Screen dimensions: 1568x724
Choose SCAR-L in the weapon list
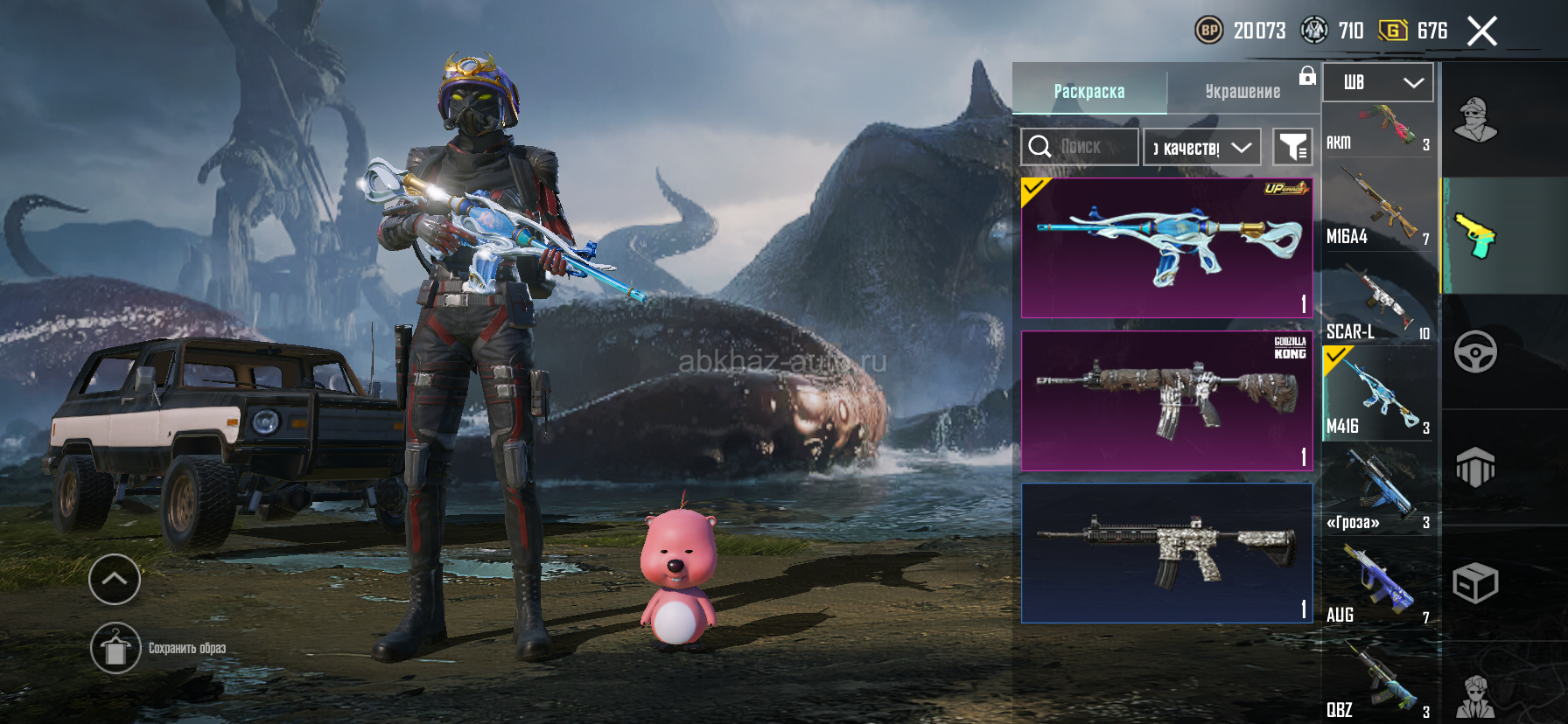(1378, 304)
